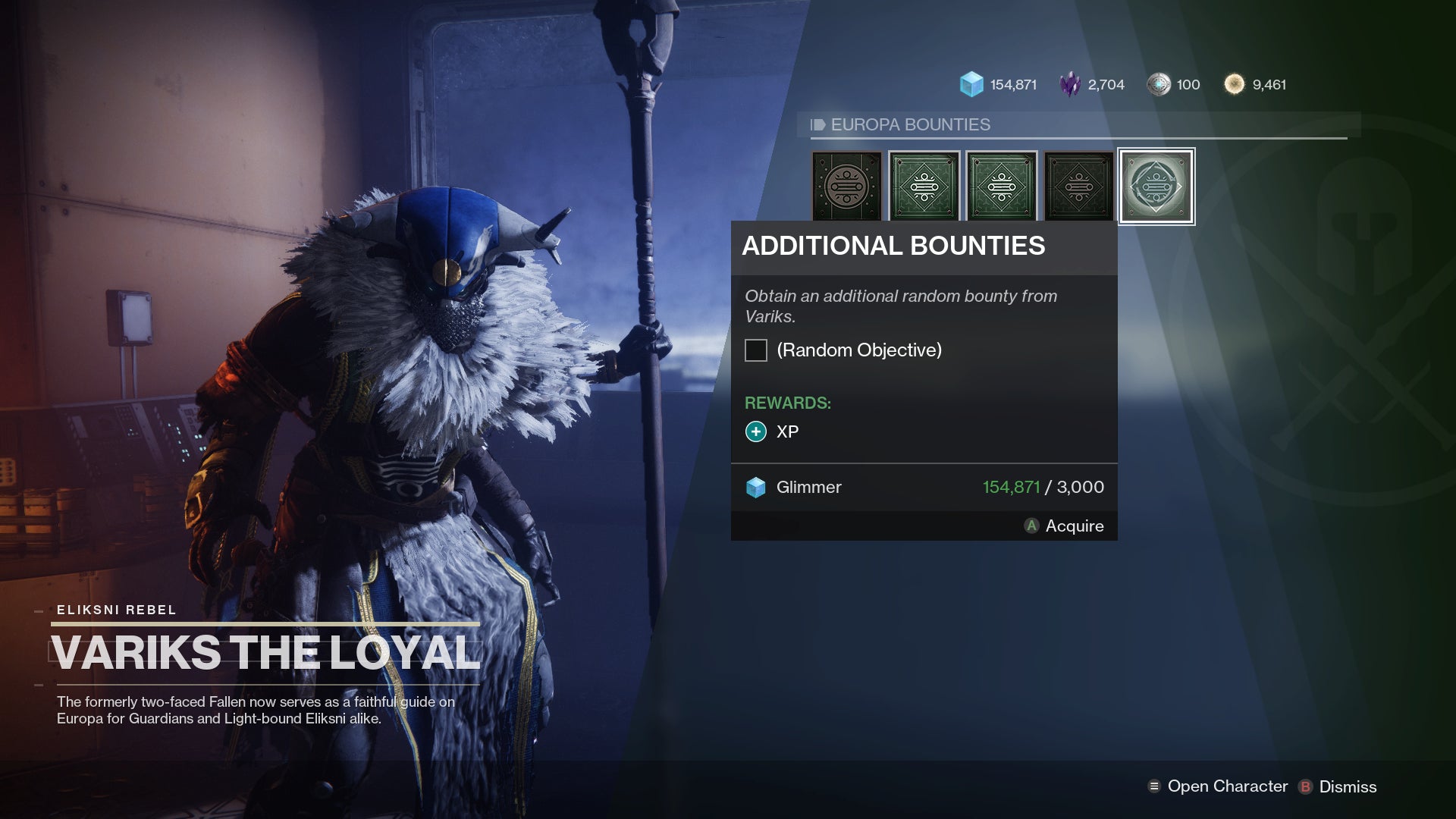This screenshot has width=1456, height=819.
Task: Toggle the Random Objective checkbox
Action: point(755,350)
